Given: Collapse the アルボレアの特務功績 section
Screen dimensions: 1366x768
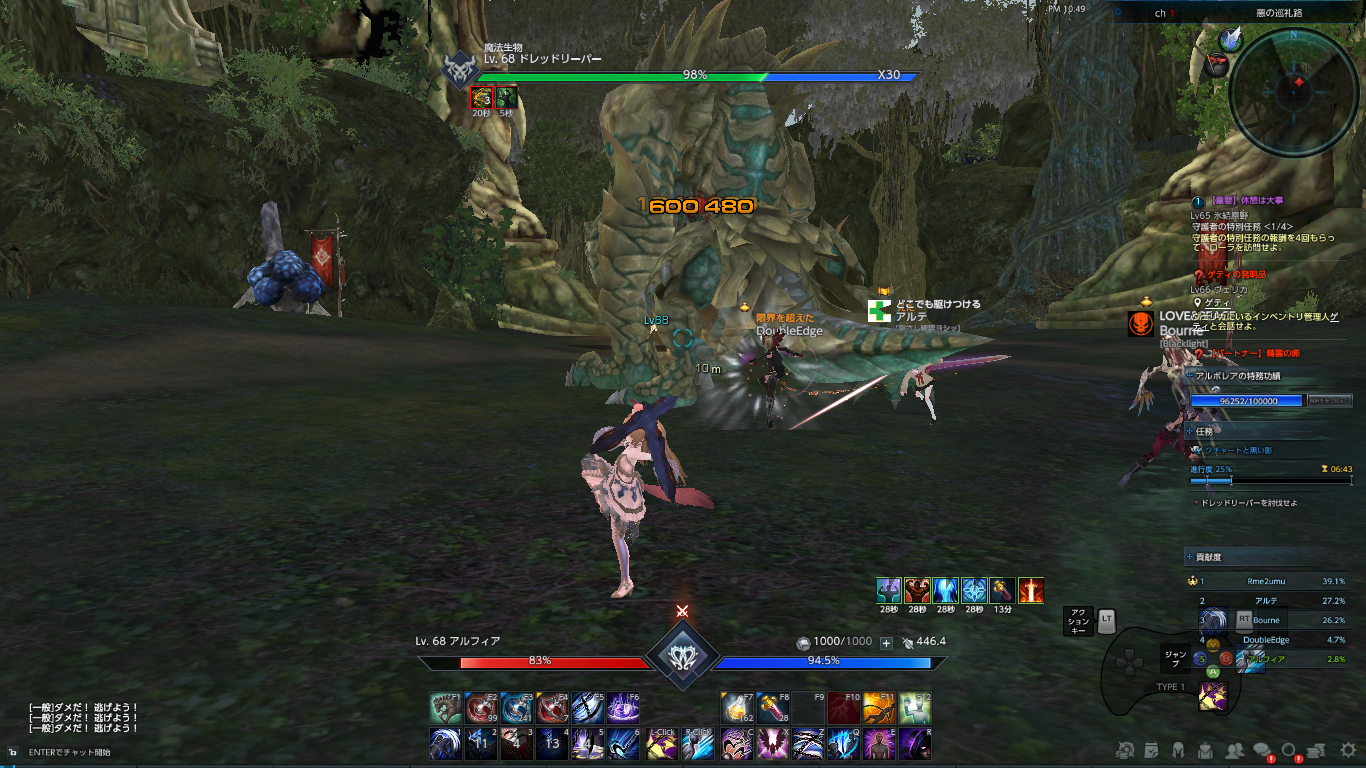Looking at the screenshot, I should click(x=1190, y=376).
